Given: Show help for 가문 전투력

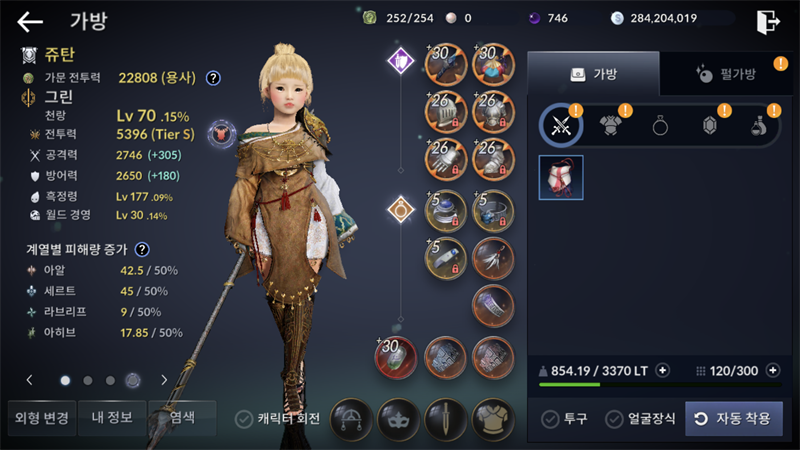Looking at the screenshot, I should pyautogui.click(x=213, y=77).
